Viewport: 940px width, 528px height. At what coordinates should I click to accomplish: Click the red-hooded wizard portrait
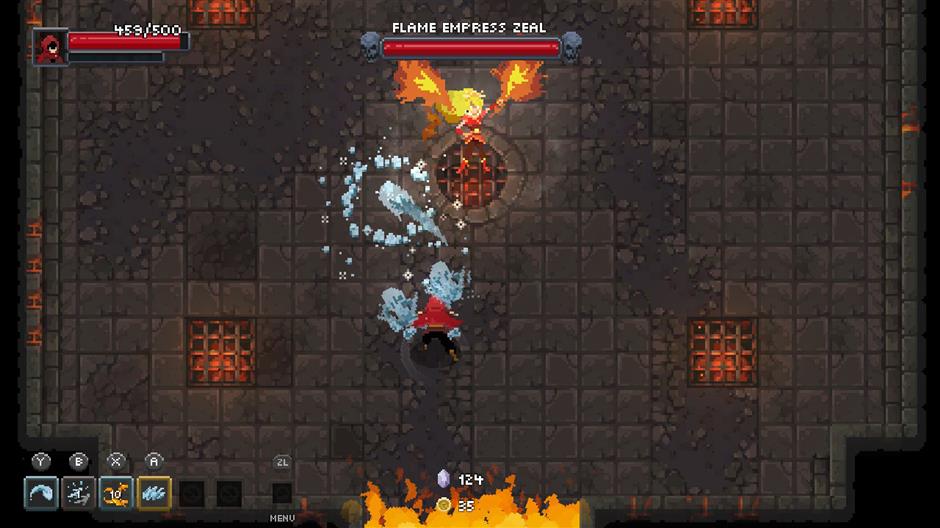47,46
